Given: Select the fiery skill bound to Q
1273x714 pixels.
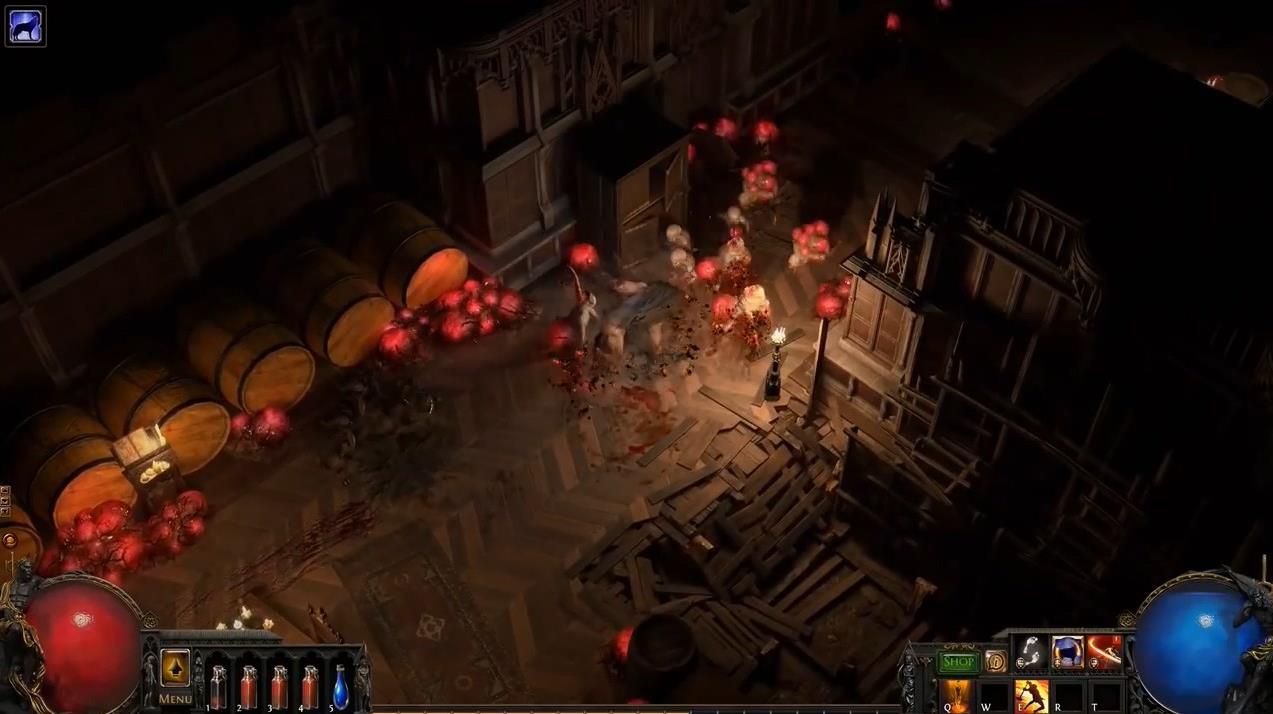Looking at the screenshot, I should click(x=956, y=695).
